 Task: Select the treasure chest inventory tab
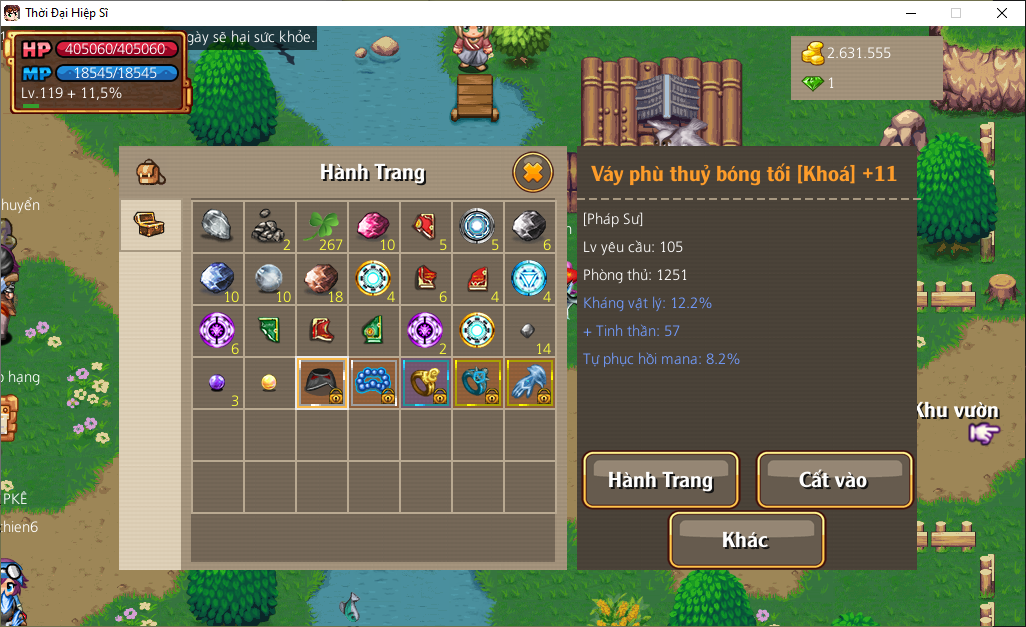click(150, 225)
